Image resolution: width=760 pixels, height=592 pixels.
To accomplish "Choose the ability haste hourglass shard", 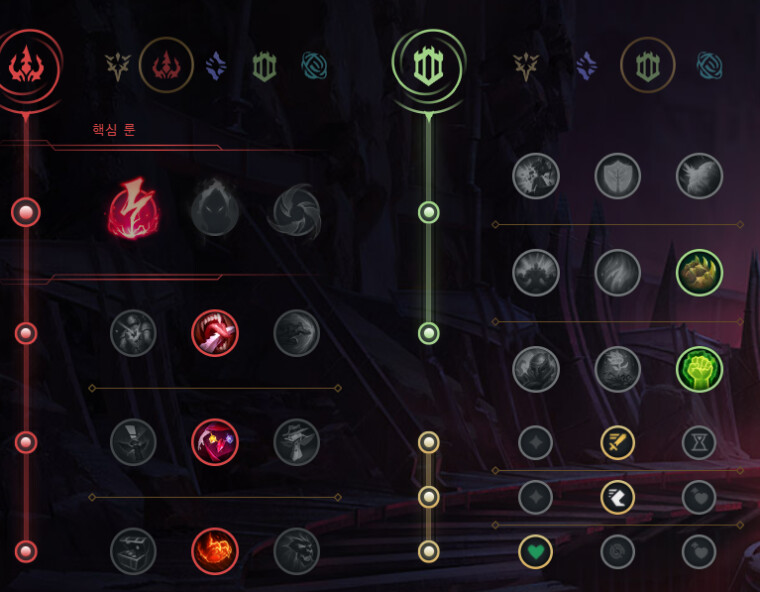I will pos(699,442).
